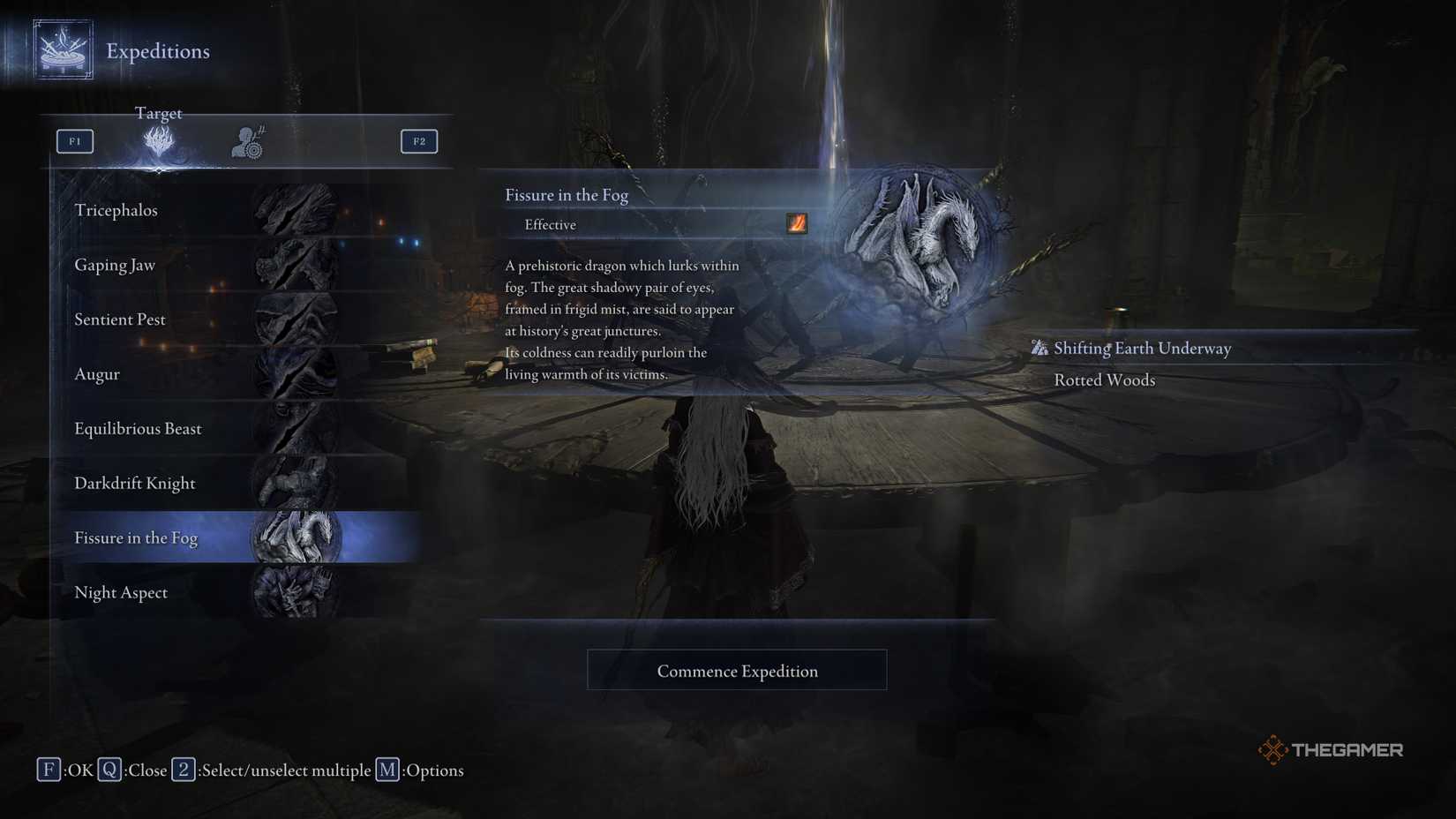This screenshot has width=1456, height=819.
Task: Select the Night Aspect boss portrait icon
Action: (x=296, y=592)
